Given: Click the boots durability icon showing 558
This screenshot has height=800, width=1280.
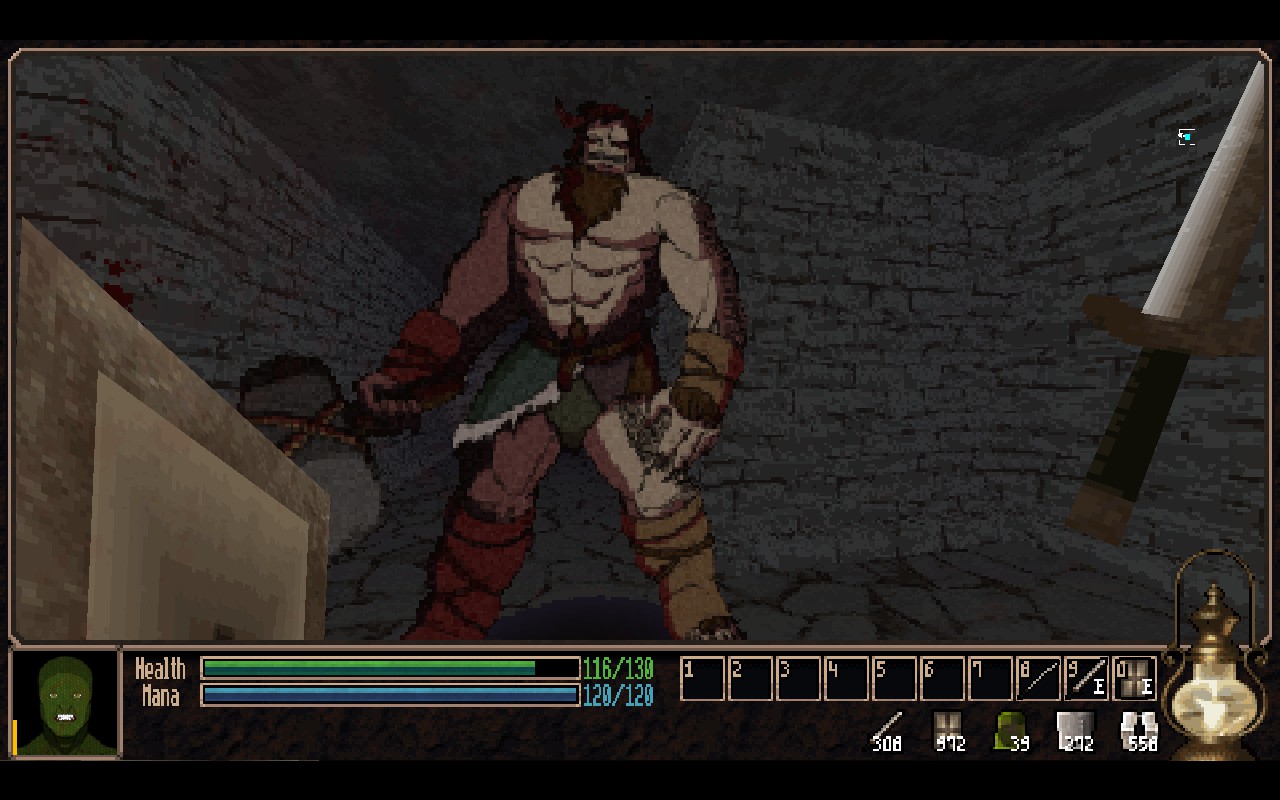Looking at the screenshot, I should pos(1139,730).
